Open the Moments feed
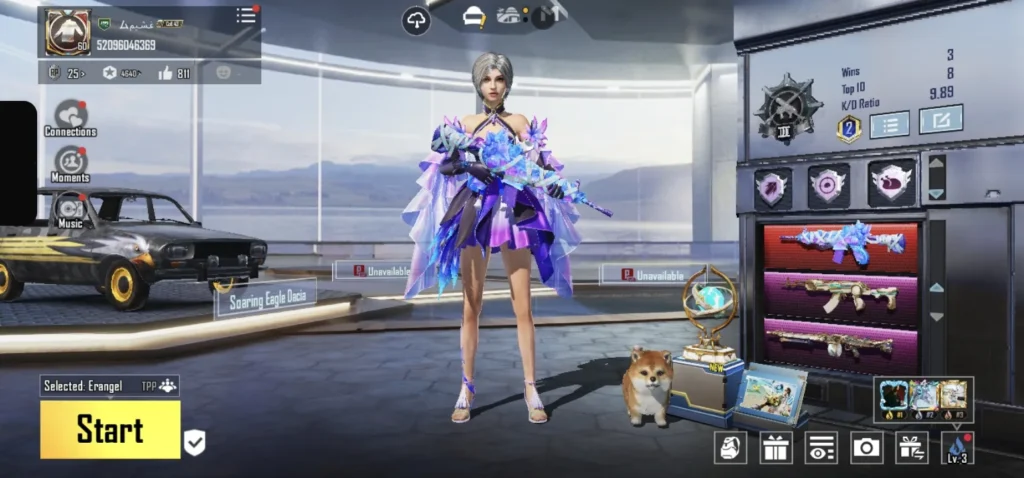This screenshot has width=1024, height=478. pos(70,162)
